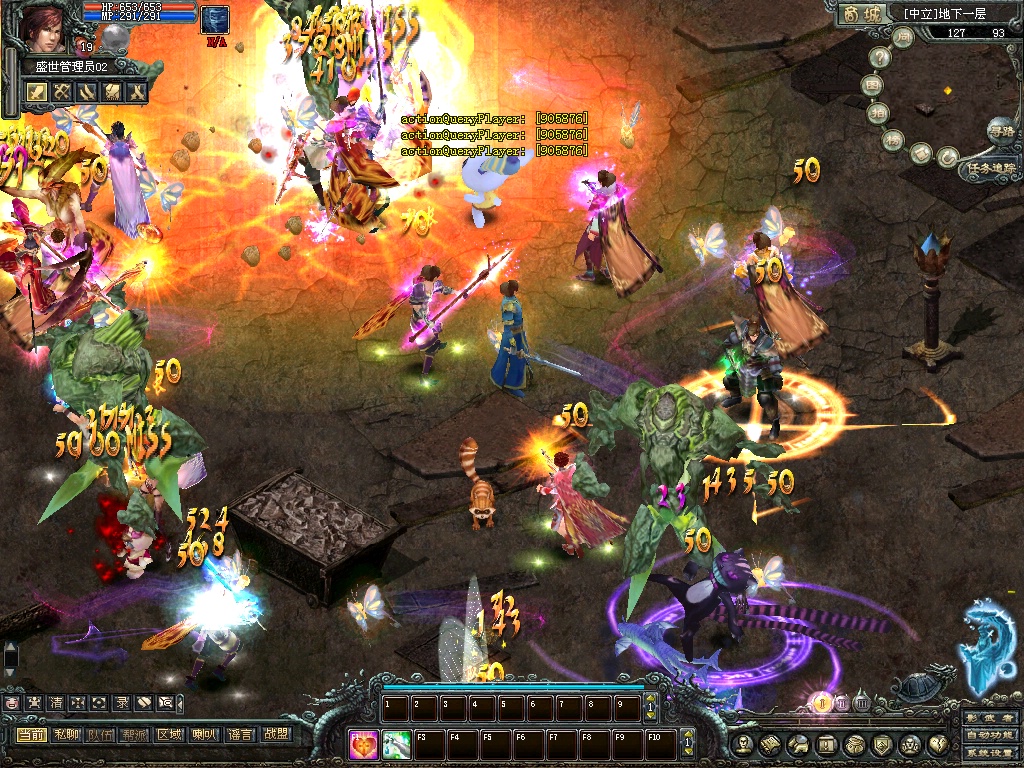Choose the 区域 area chat tab

click(x=169, y=735)
